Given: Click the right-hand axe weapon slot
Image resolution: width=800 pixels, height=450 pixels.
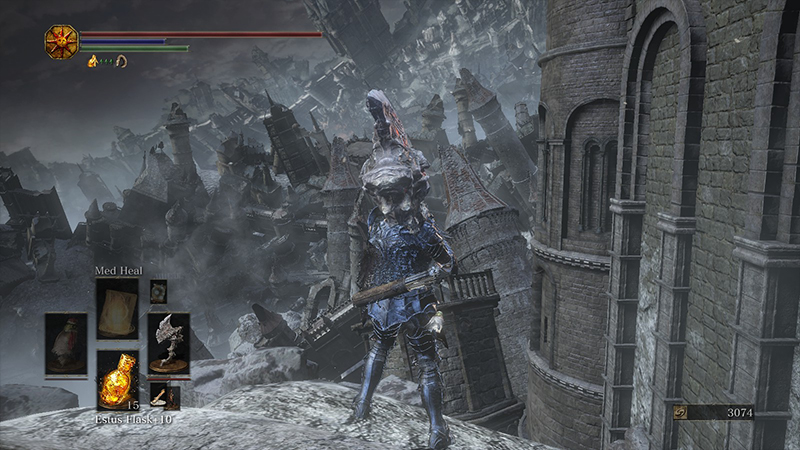Looking at the screenshot, I should tap(168, 343).
